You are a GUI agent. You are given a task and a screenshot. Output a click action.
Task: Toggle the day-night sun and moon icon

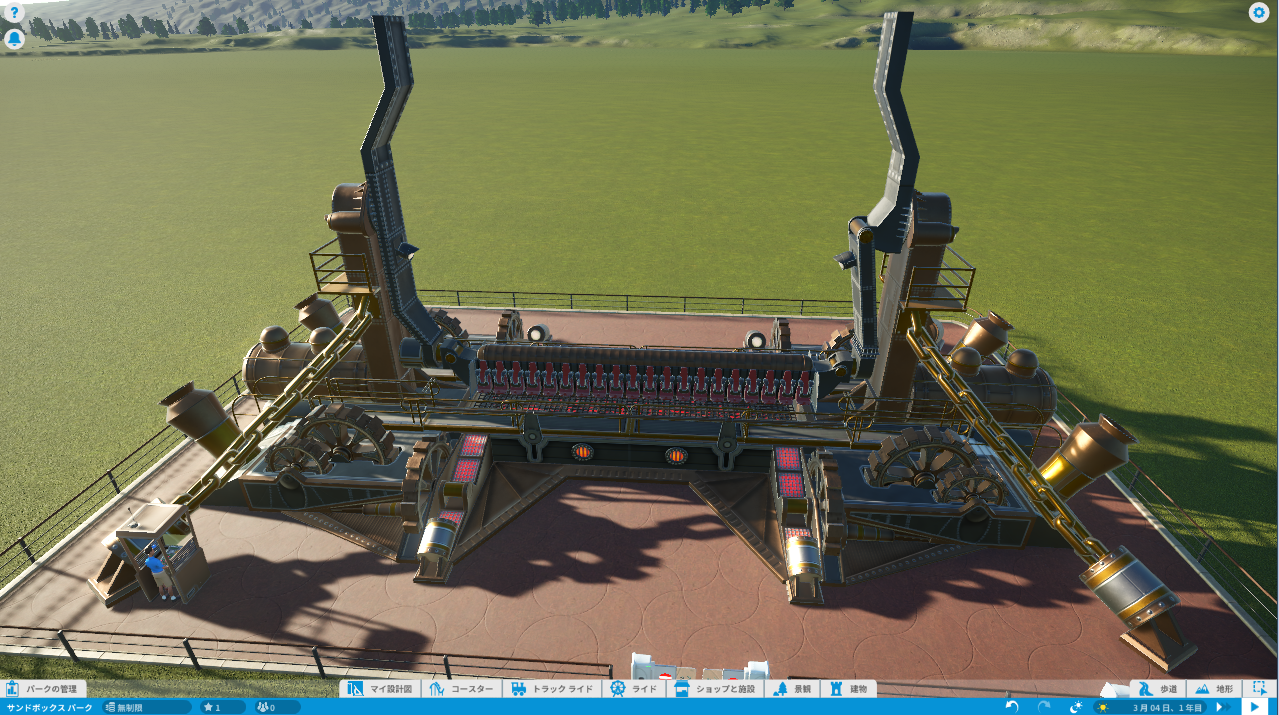point(1077,707)
